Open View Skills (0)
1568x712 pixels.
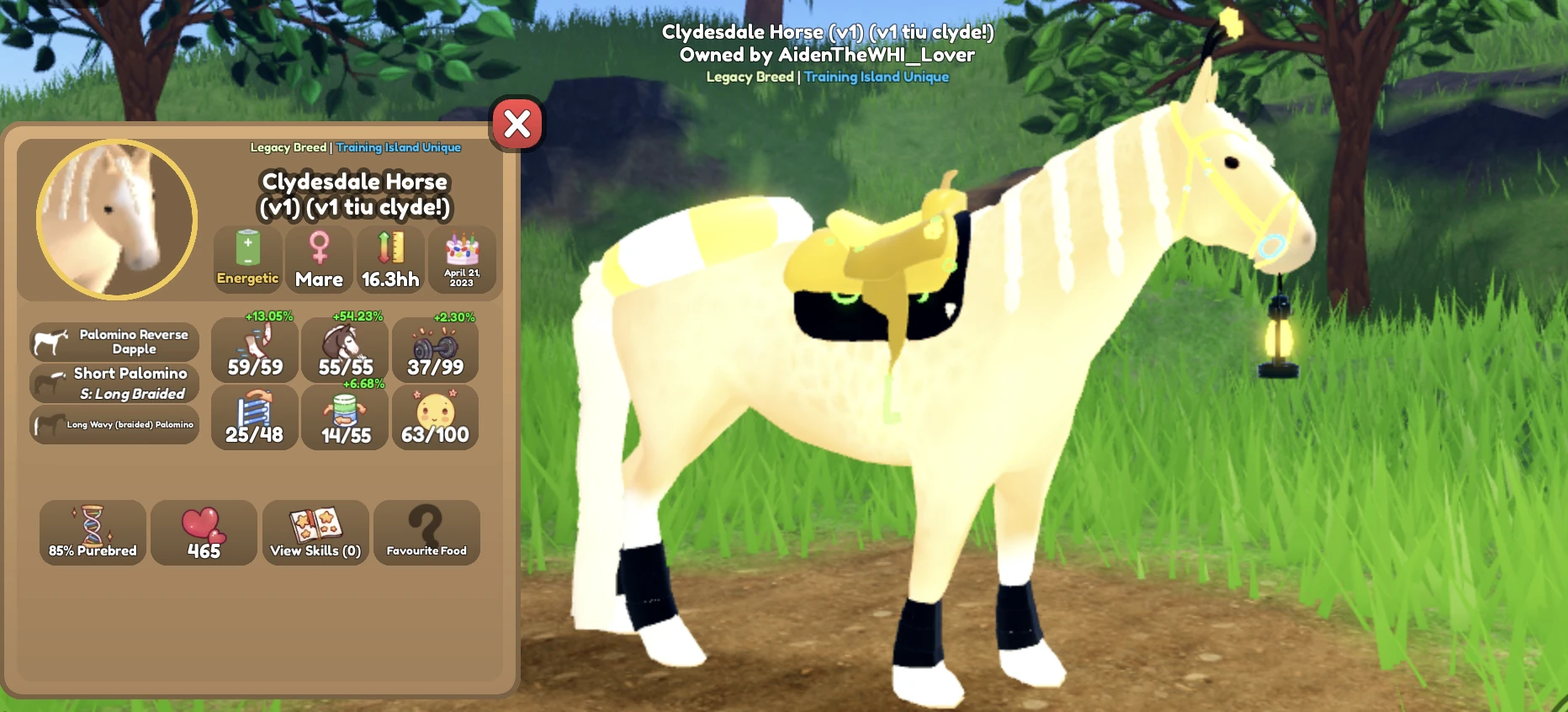click(315, 532)
